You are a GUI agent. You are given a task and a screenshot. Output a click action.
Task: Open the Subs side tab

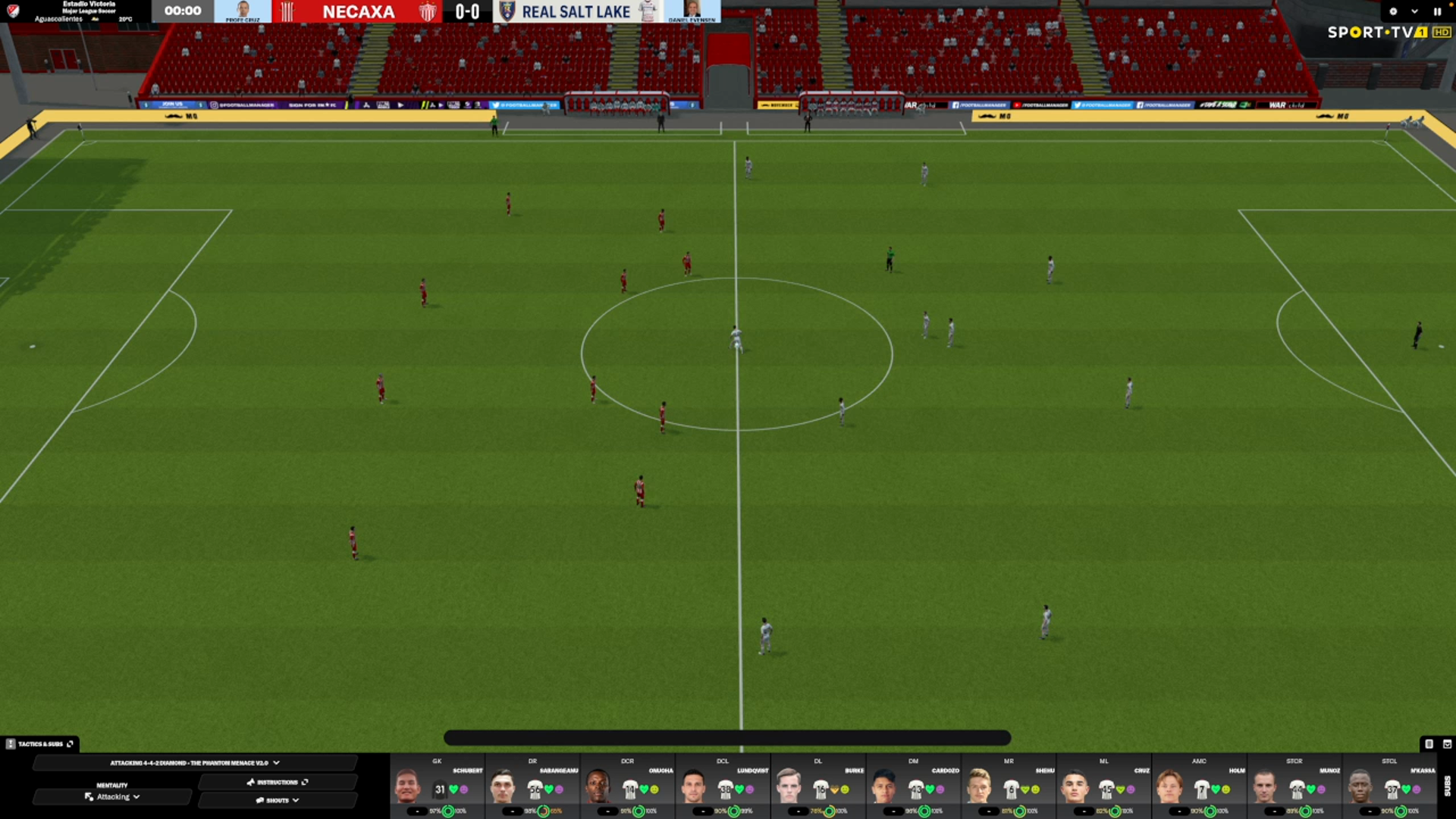1447,786
